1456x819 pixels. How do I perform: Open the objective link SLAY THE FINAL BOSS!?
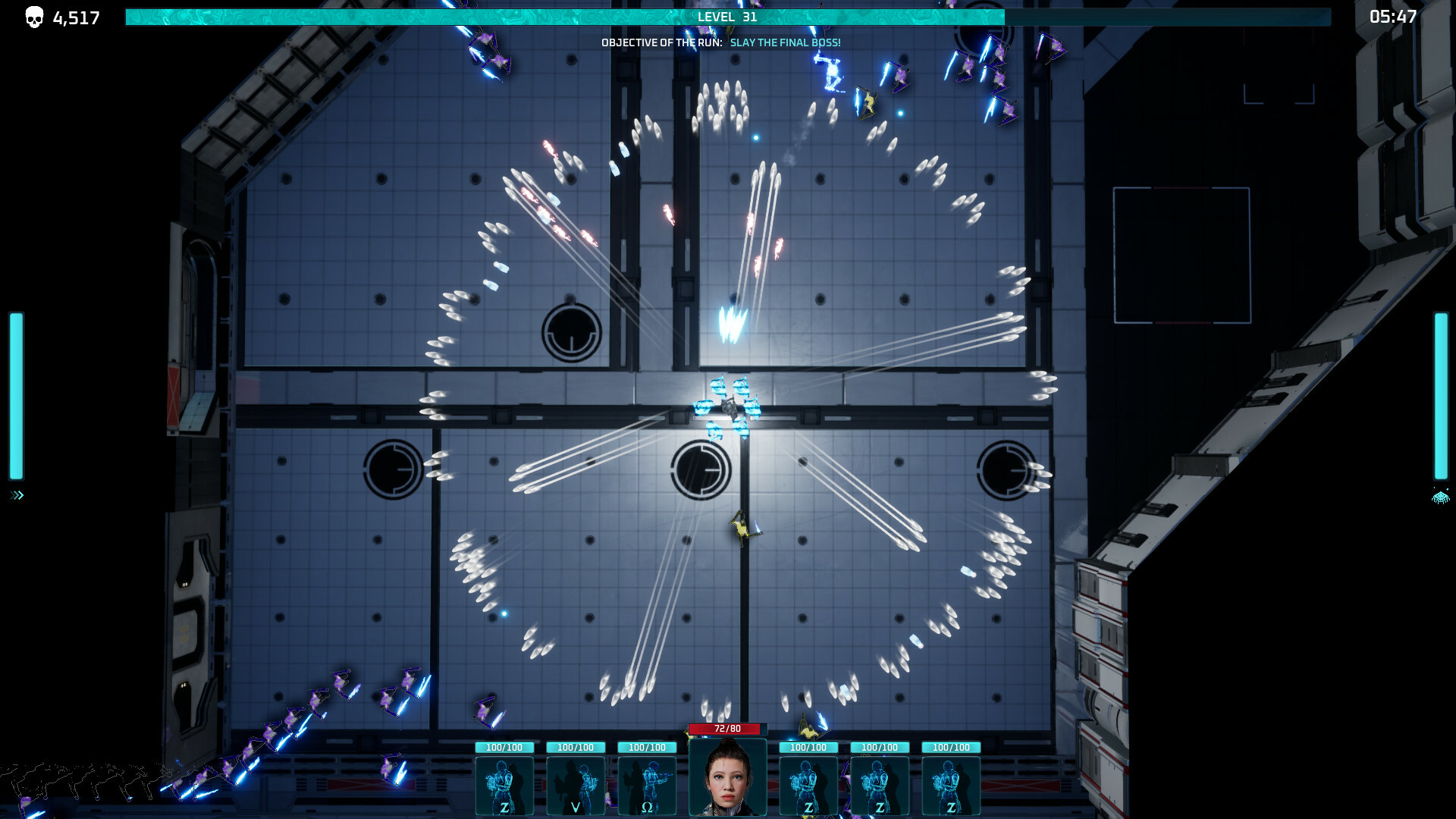pyautogui.click(x=785, y=43)
